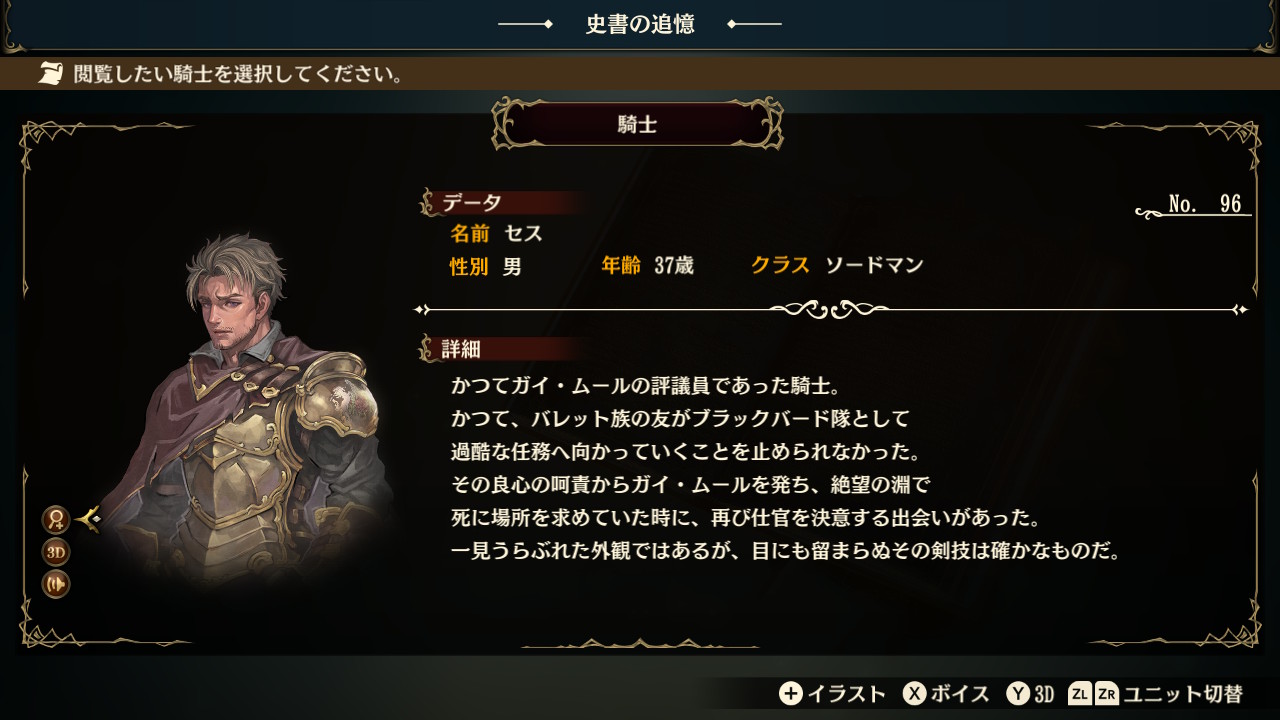Show the 3D model view
Image resolution: width=1280 pixels, height=720 pixels.
pyautogui.click(x=55, y=552)
